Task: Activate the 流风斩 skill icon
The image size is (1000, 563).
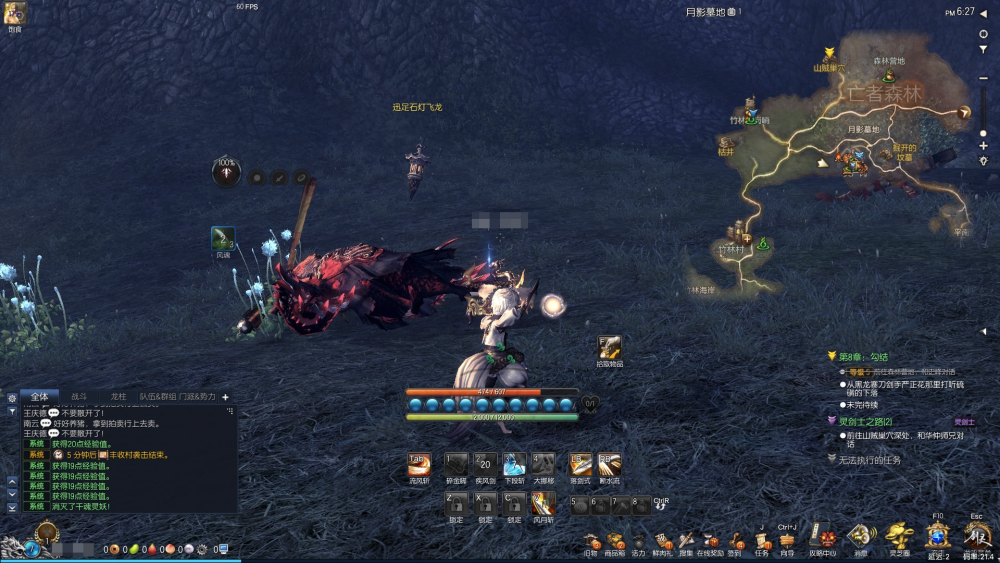Action: coord(419,465)
